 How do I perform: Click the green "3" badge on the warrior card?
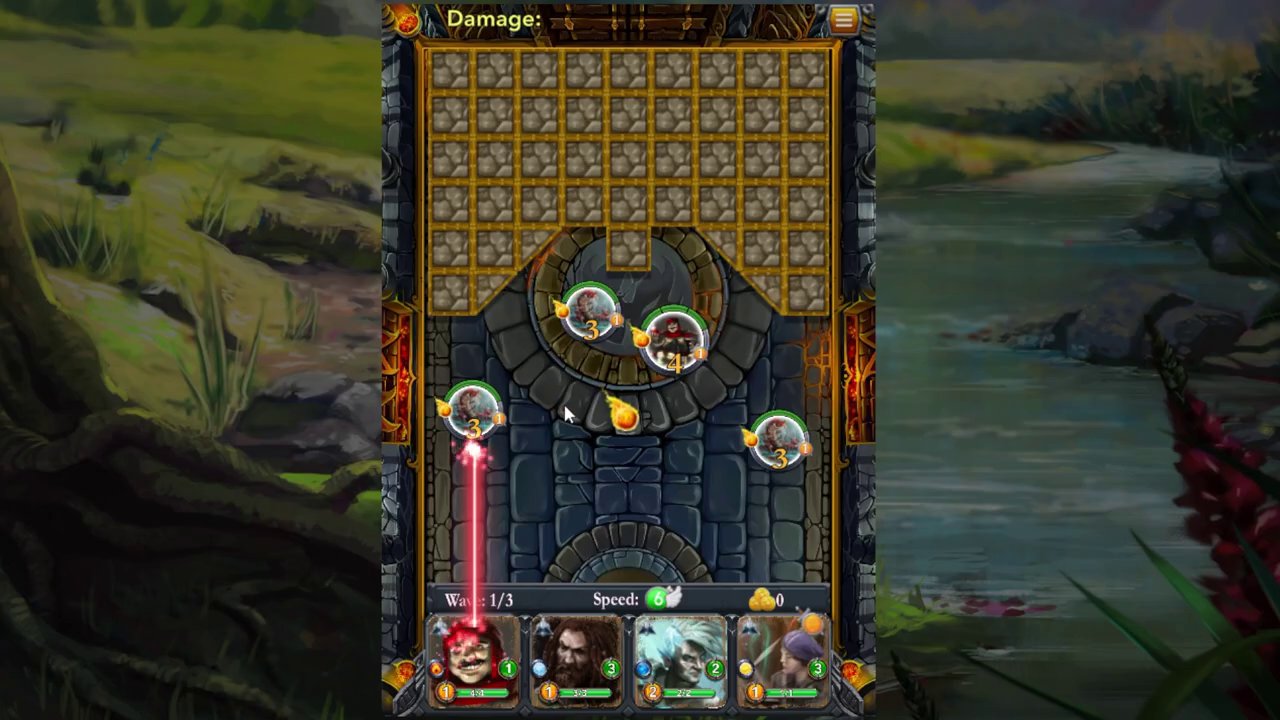[609, 667]
